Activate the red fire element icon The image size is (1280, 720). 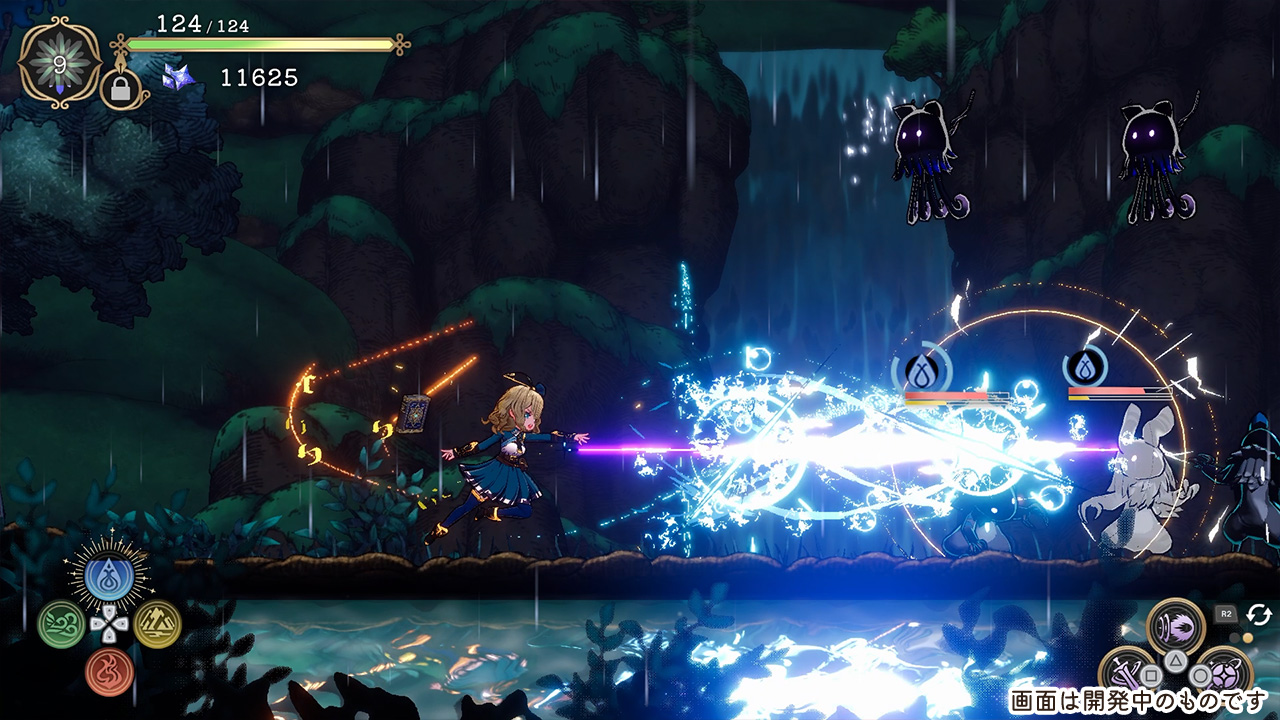(x=108, y=671)
